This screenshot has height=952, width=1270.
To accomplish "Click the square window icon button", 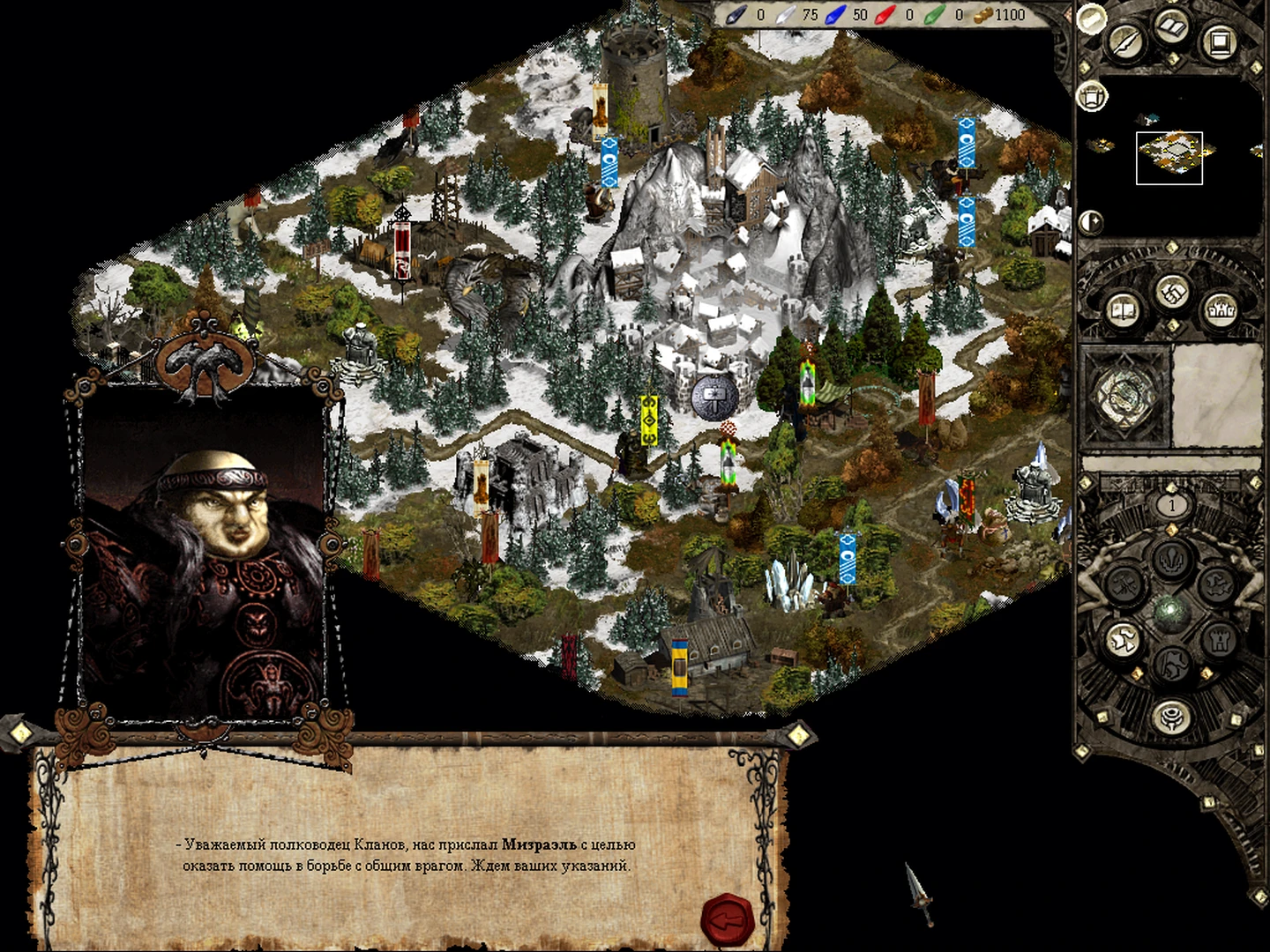I will [1220, 40].
